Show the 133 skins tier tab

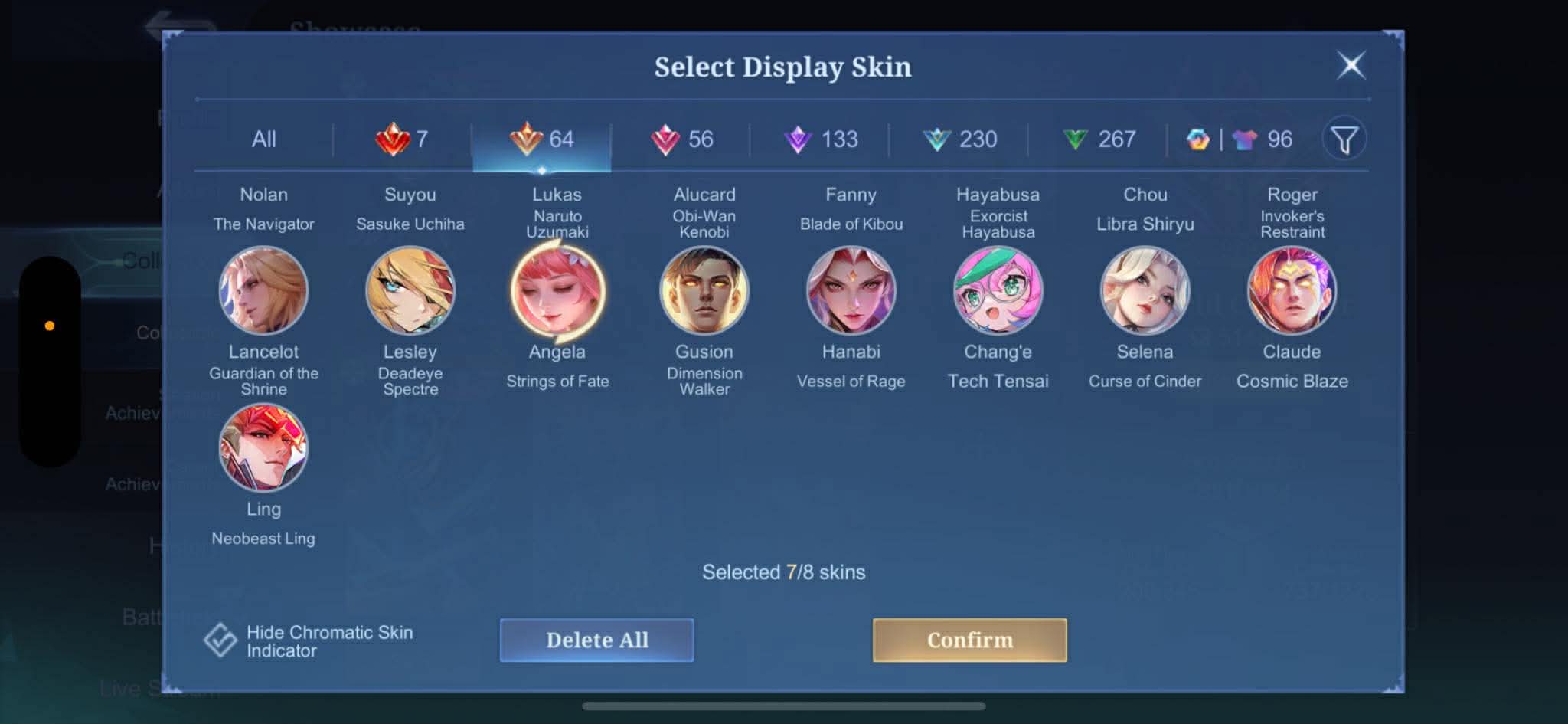821,139
